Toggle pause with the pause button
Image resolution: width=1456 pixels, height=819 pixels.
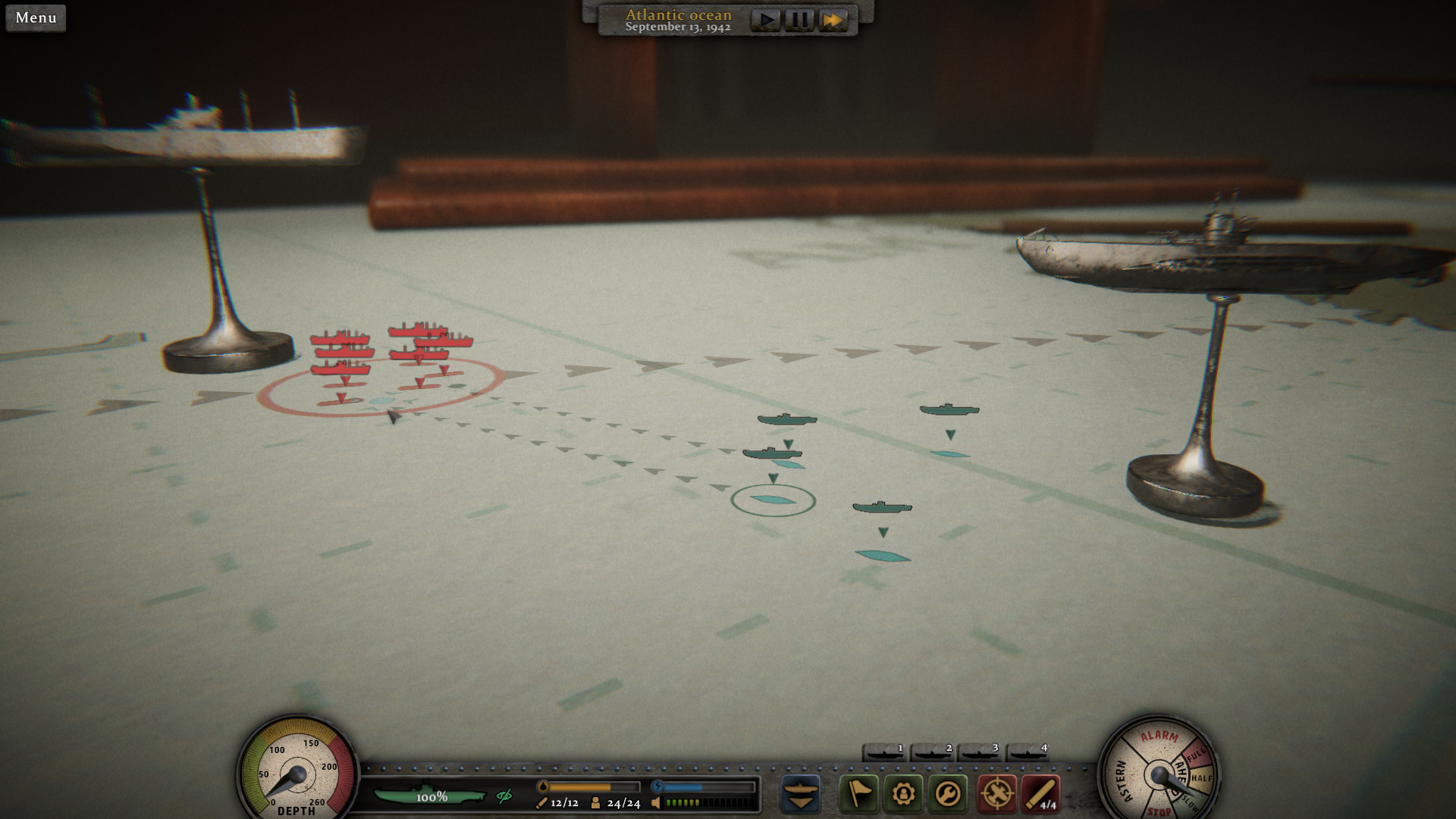point(799,19)
